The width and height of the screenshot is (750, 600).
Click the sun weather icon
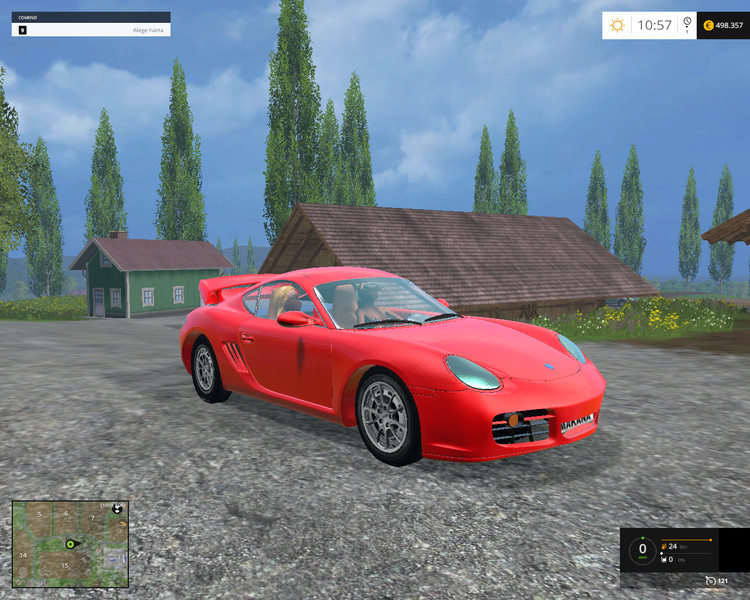tap(617, 25)
